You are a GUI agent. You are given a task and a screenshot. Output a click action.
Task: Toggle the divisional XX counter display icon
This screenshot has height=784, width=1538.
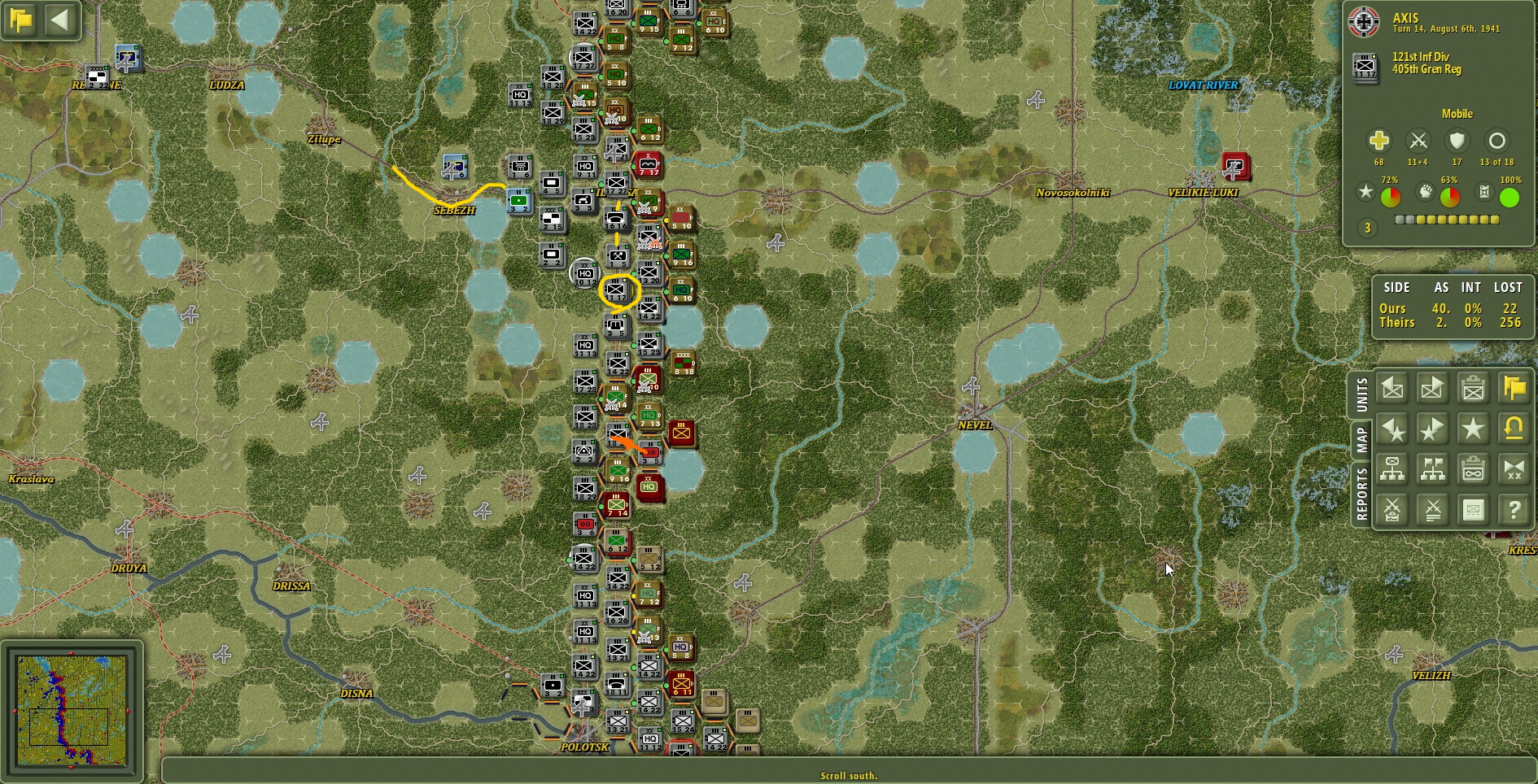[1514, 470]
